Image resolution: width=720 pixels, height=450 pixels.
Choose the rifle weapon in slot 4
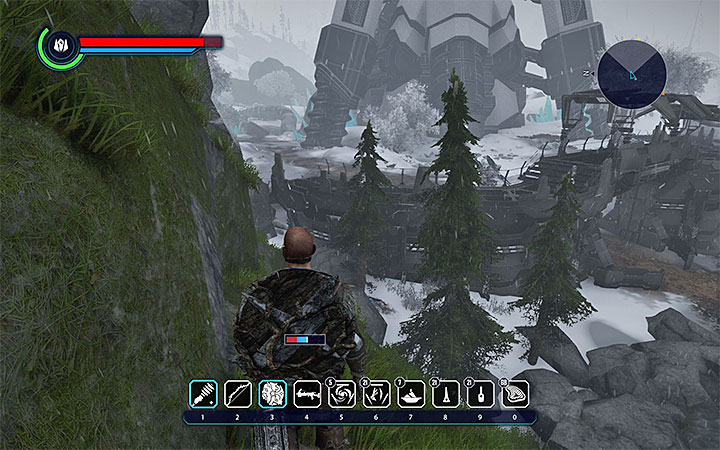pyautogui.click(x=307, y=394)
